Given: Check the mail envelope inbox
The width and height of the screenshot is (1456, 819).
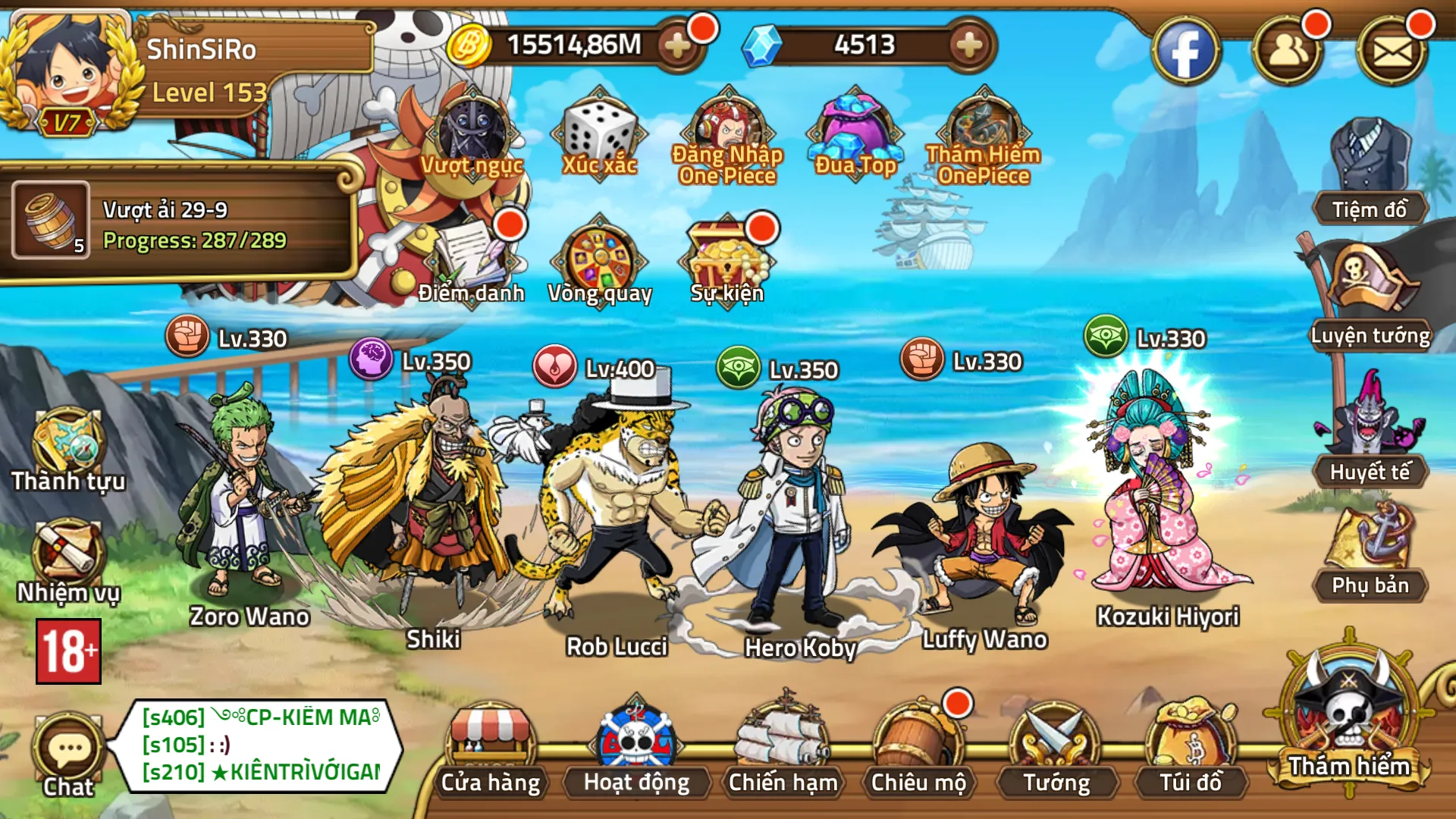Looking at the screenshot, I should [1392, 52].
